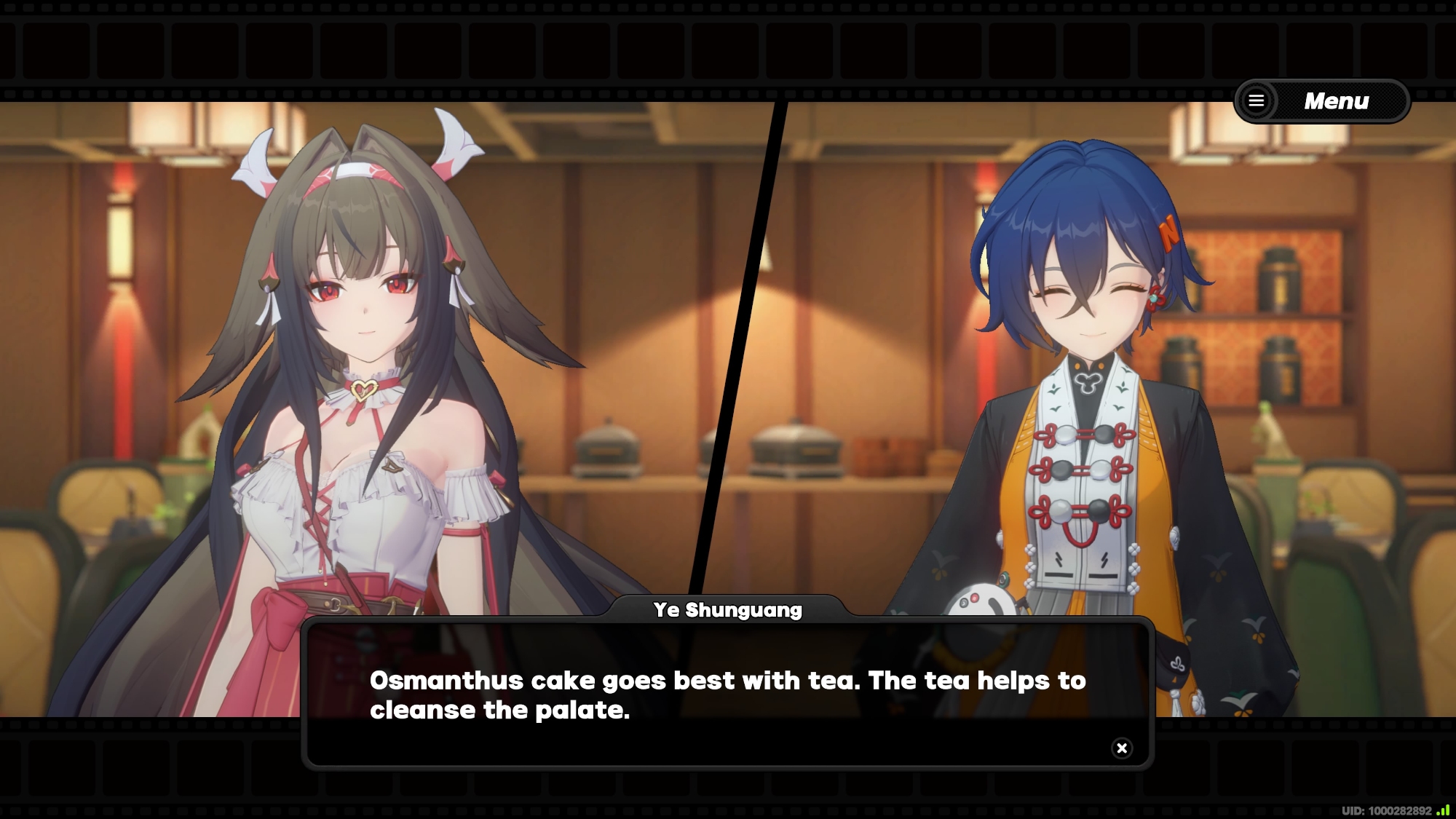Image resolution: width=1456 pixels, height=819 pixels.
Task: Click the X icon in dialogue box
Action: 1122,748
